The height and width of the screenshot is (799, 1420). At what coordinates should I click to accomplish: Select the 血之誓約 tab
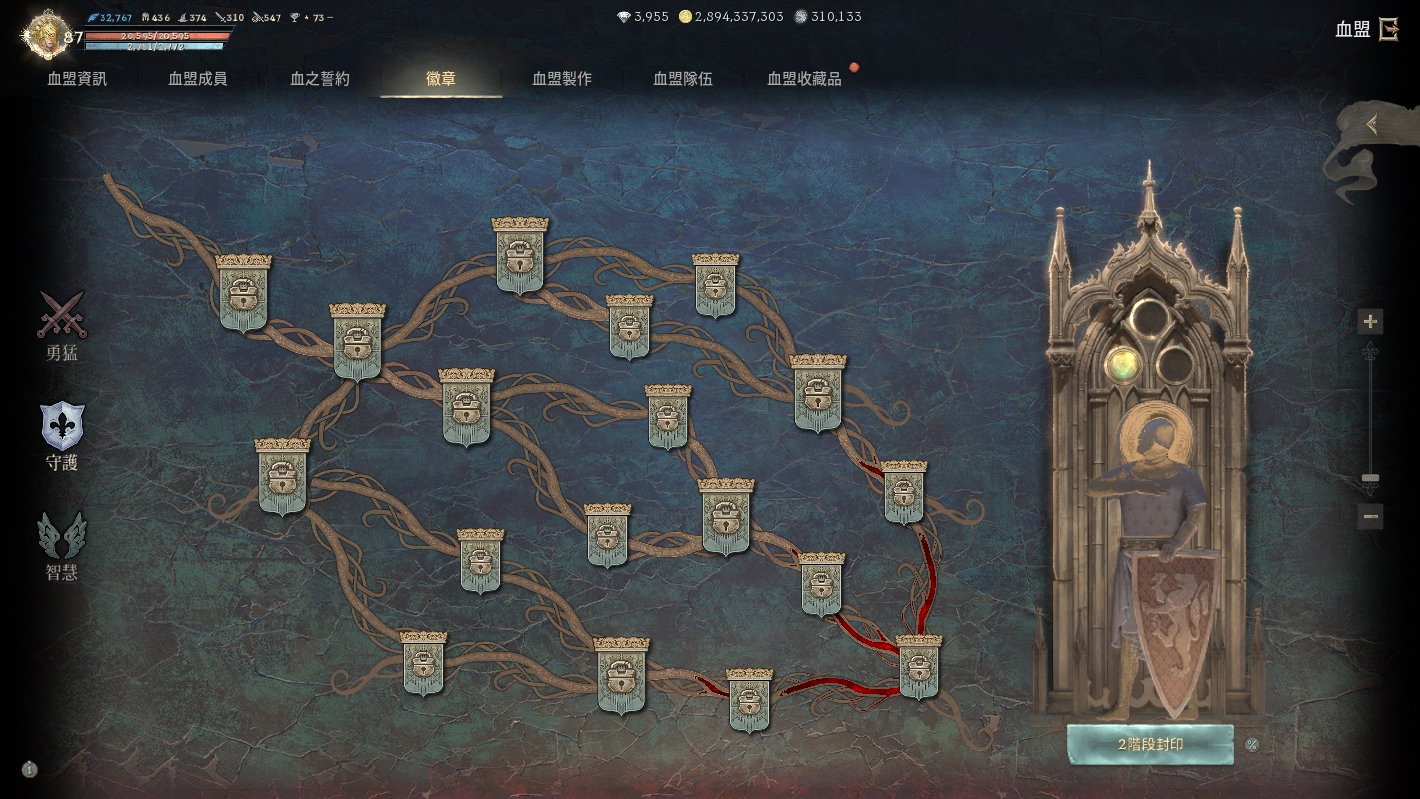(x=320, y=79)
